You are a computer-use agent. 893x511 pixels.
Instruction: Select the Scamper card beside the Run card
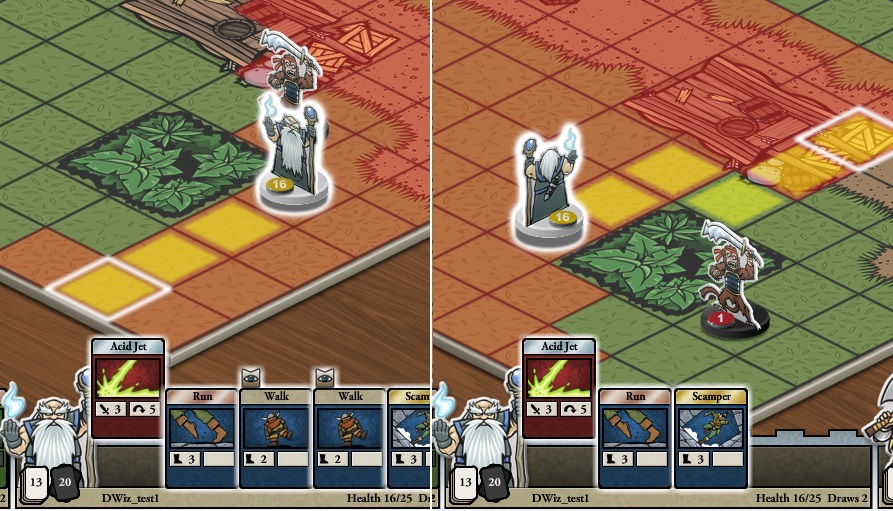(710, 437)
